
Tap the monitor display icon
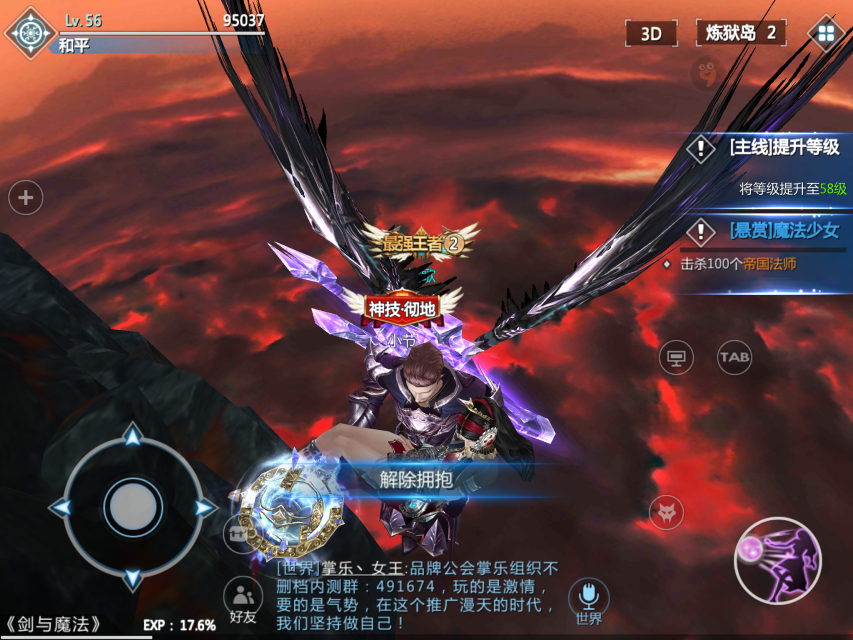point(676,356)
